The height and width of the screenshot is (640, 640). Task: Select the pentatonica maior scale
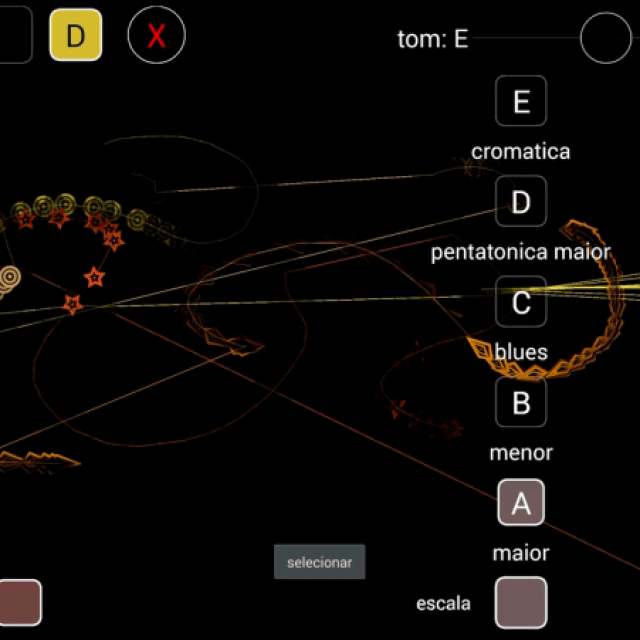(521, 252)
